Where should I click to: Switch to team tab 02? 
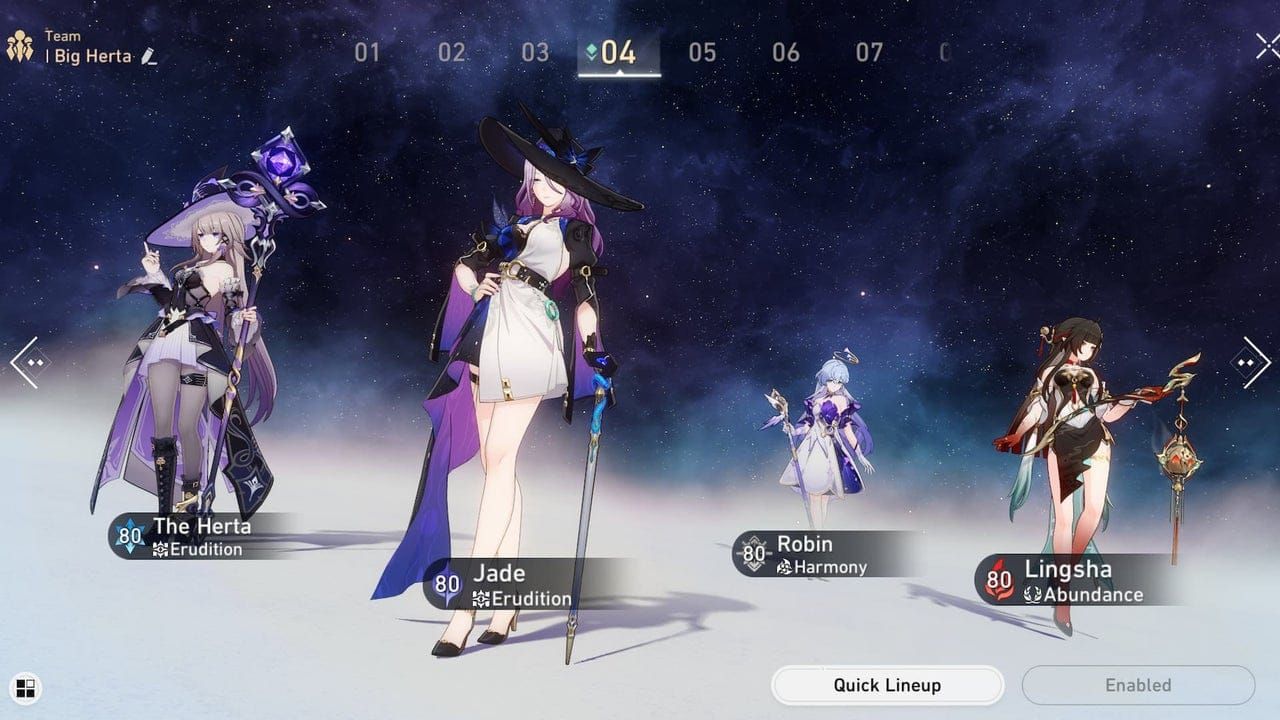[452, 52]
